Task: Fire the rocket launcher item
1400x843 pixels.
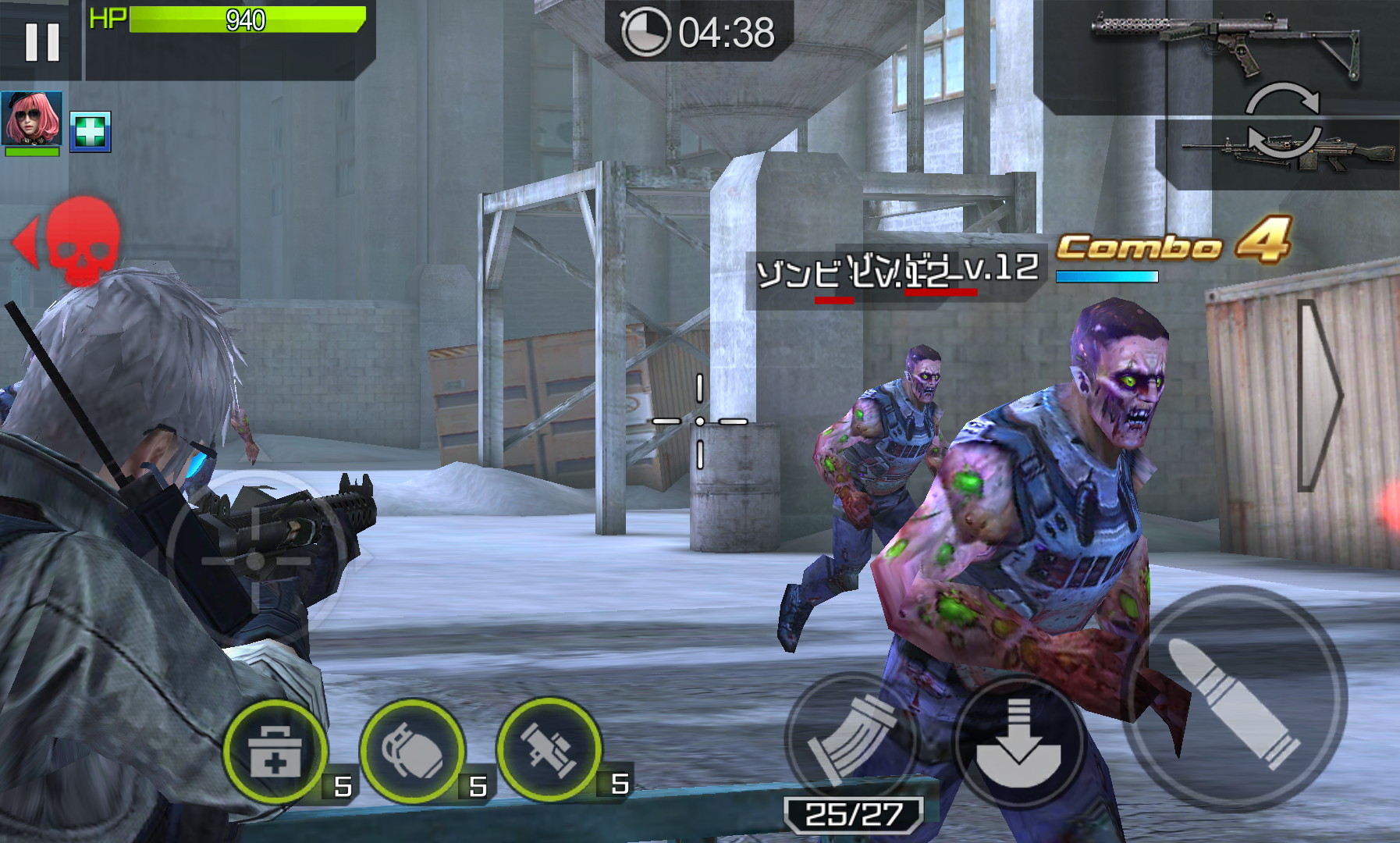Action: (x=549, y=749)
